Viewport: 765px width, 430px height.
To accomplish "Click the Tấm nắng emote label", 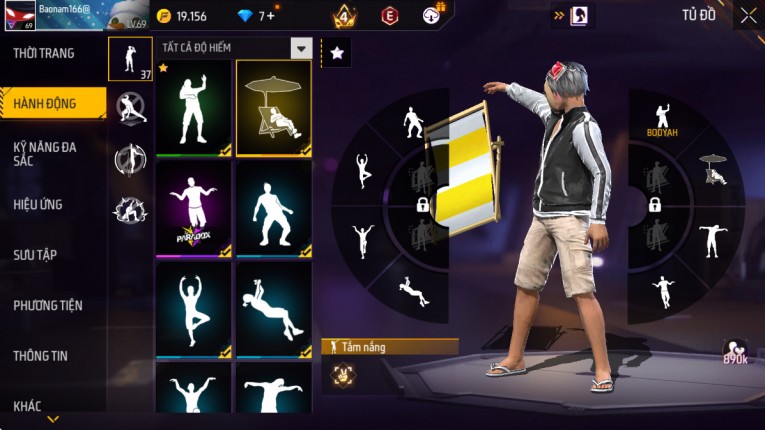I will pyautogui.click(x=390, y=346).
